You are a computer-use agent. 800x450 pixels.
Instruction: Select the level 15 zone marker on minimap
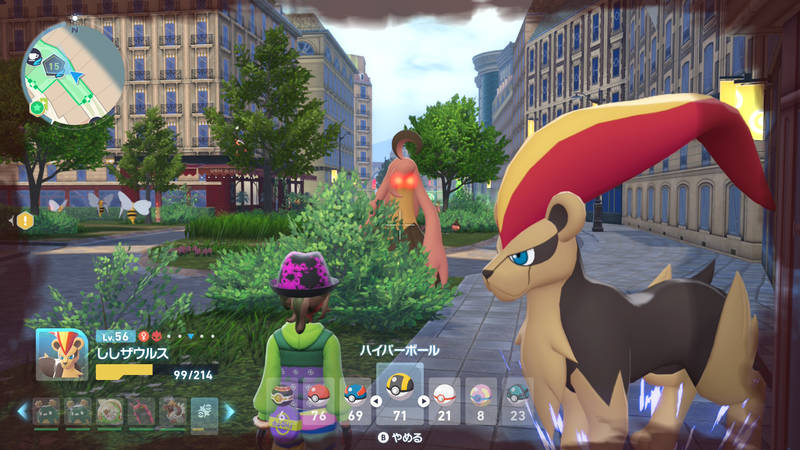(x=54, y=66)
